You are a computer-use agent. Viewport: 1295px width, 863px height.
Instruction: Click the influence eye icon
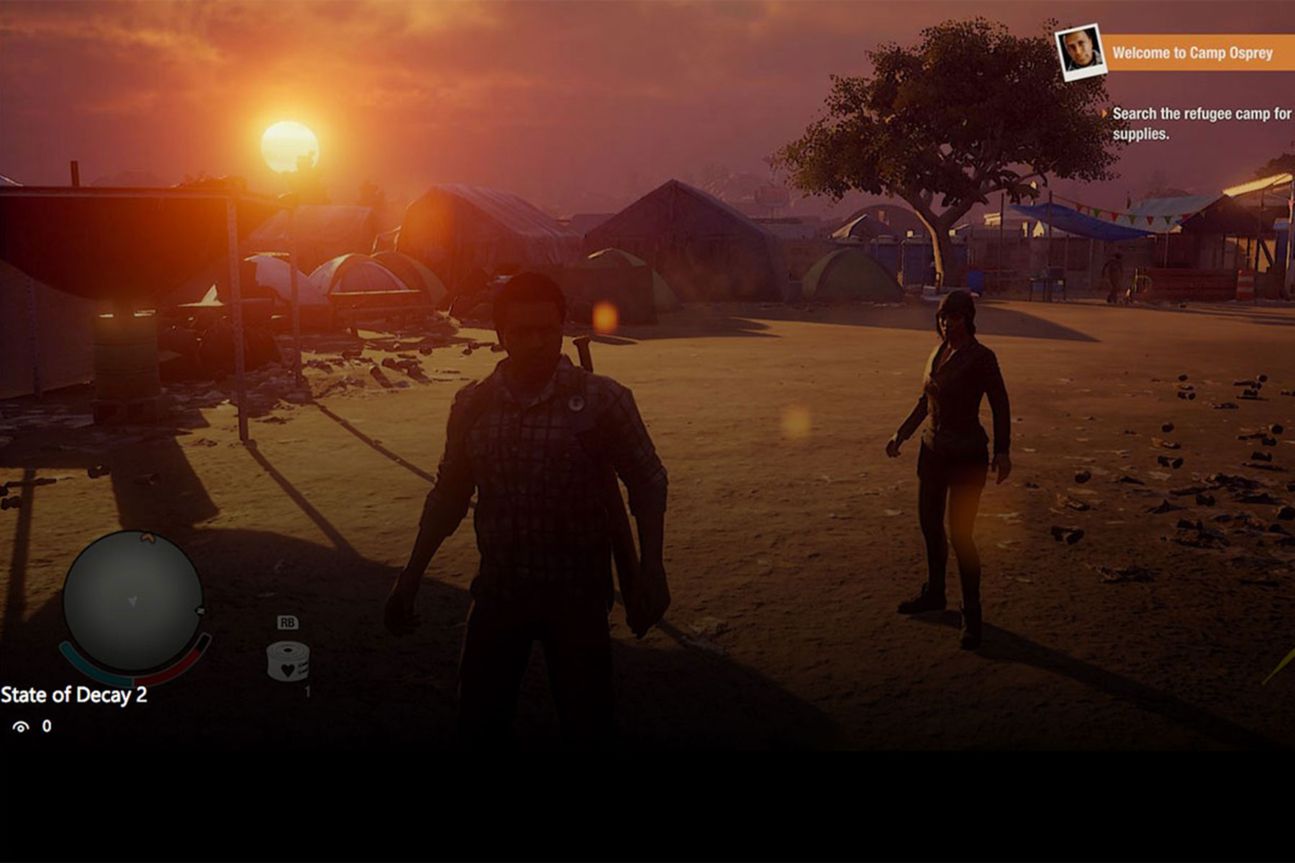coord(18,726)
